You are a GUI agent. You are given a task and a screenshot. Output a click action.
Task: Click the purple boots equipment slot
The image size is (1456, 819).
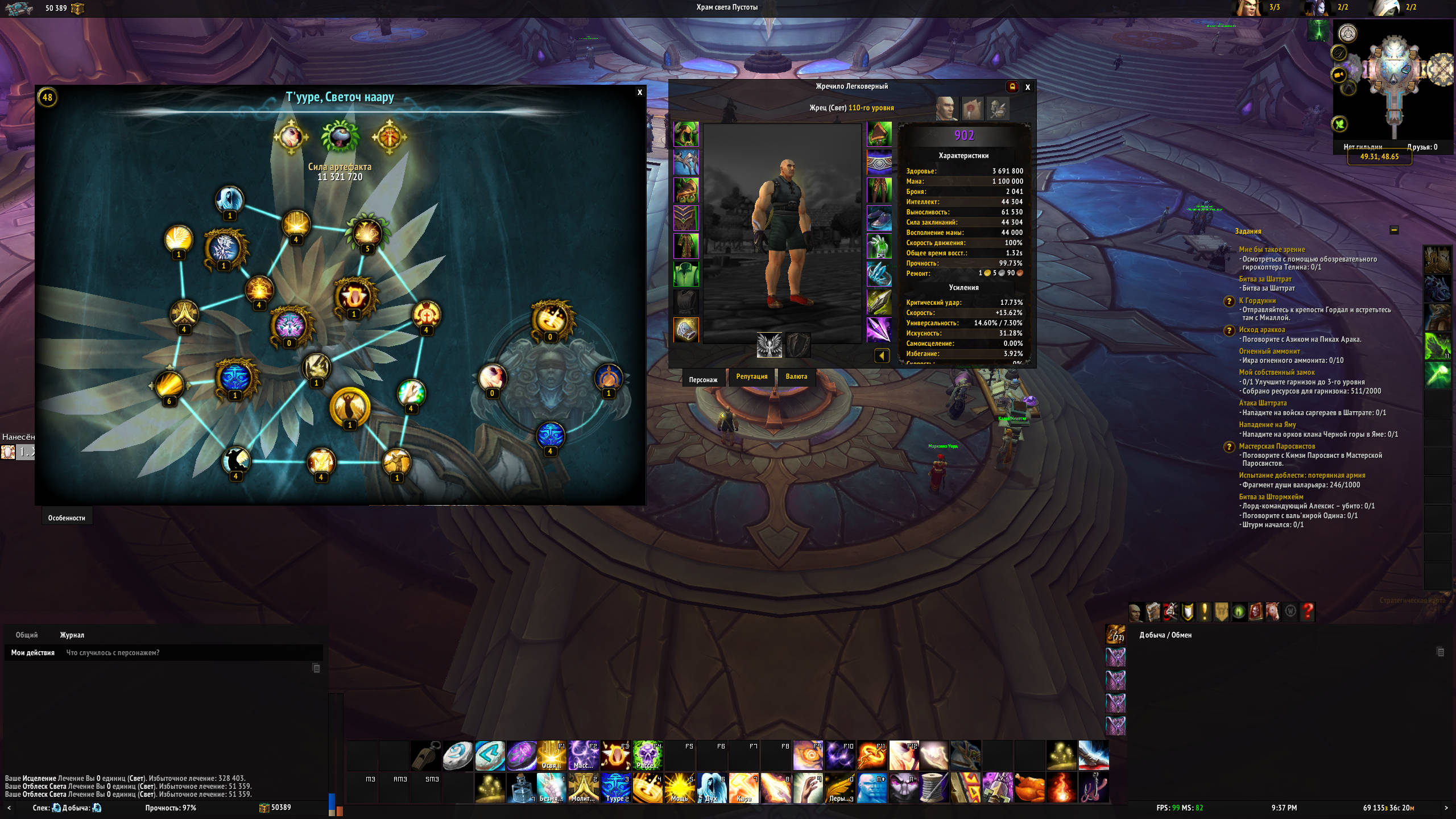pyautogui.click(x=879, y=218)
